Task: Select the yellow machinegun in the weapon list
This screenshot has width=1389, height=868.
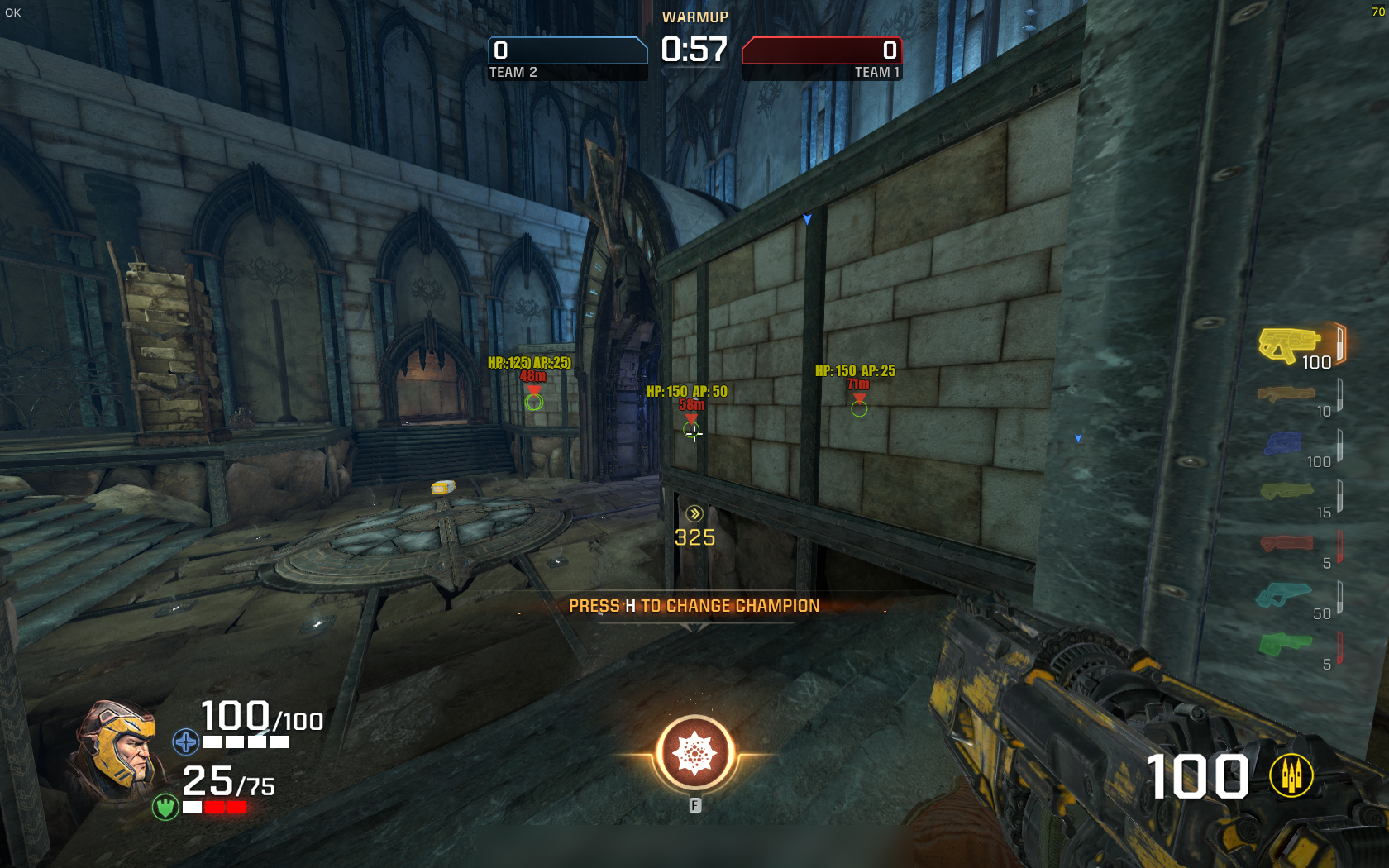Action: [x=1287, y=344]
